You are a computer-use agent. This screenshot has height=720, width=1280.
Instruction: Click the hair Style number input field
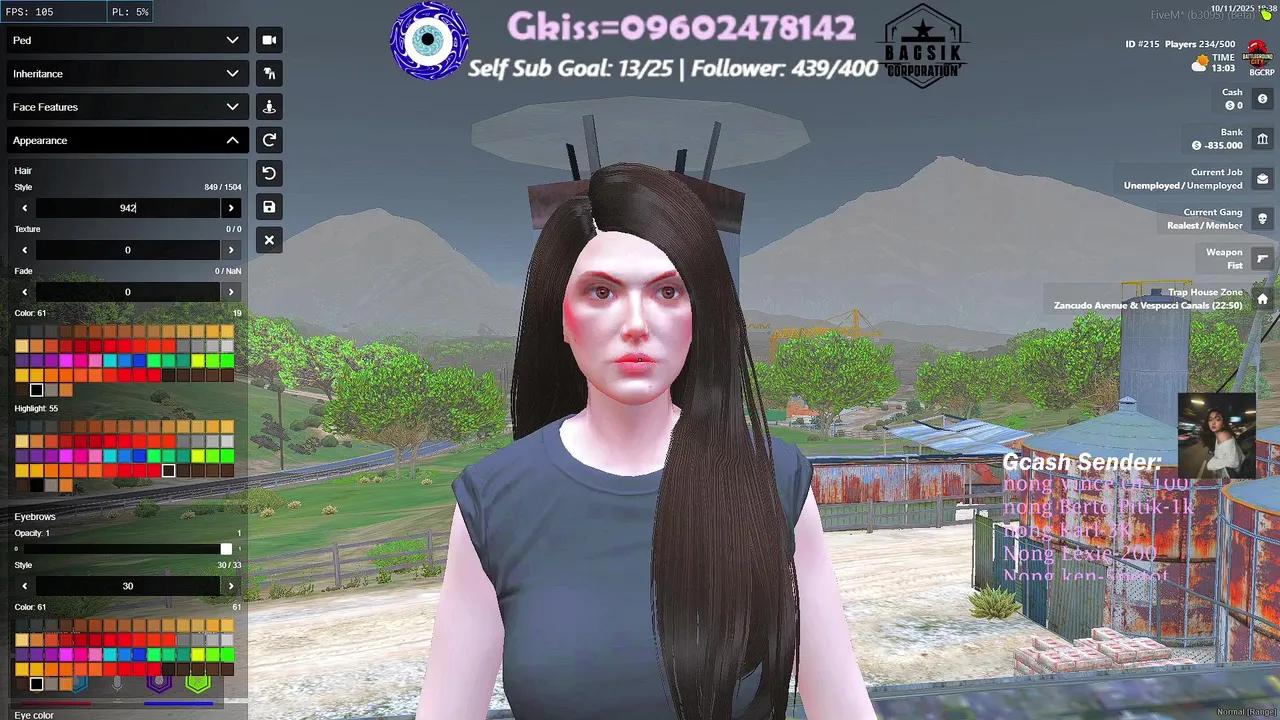128,207
